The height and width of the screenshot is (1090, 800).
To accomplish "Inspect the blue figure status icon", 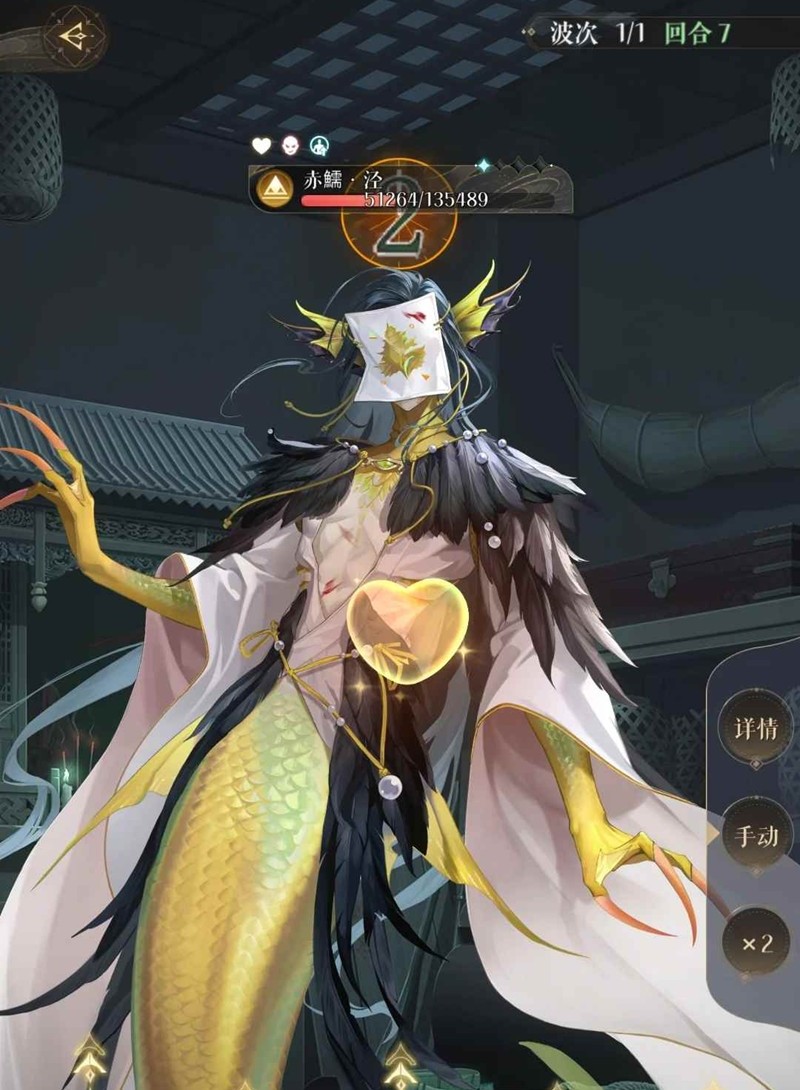I will click(319, 146).
